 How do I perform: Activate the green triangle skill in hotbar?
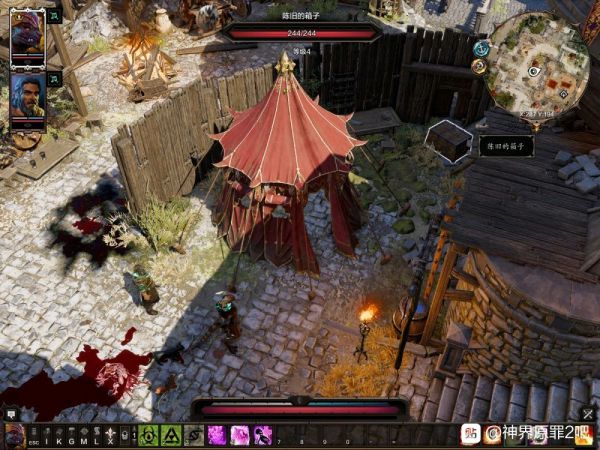point(171,436)
